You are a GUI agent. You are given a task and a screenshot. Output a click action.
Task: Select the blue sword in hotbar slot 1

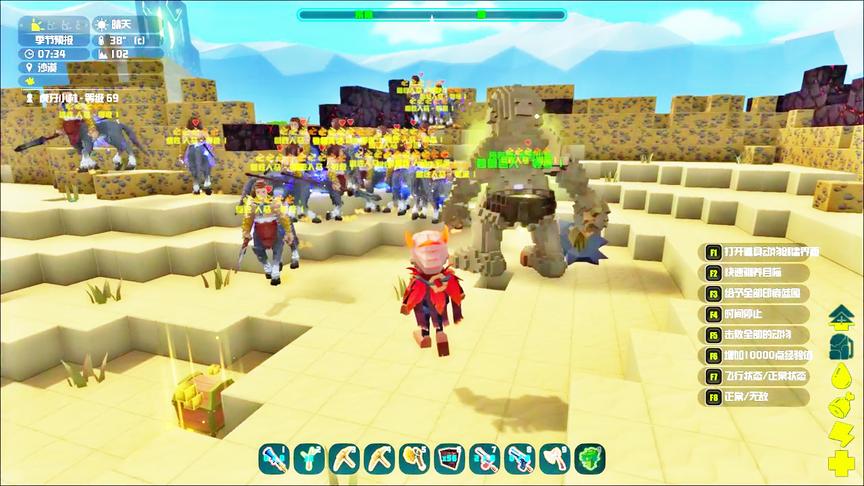tap(273, 459)
